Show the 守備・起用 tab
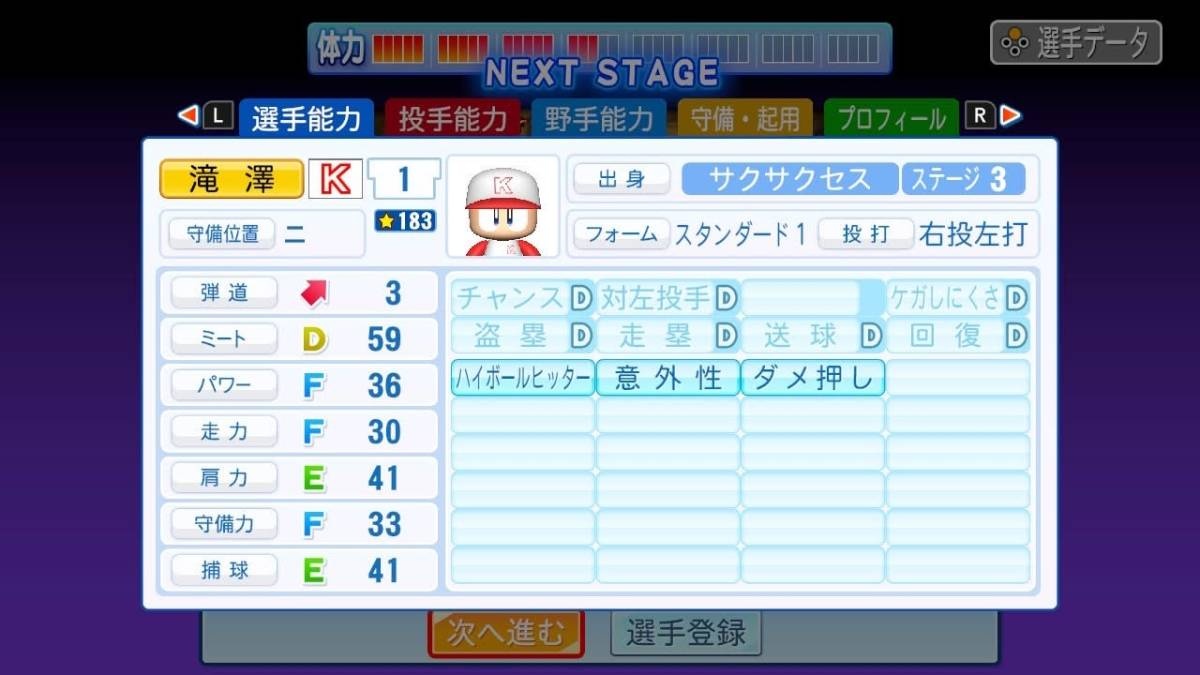The height and width of the screenshot is (675, 1200). (745, 119)
